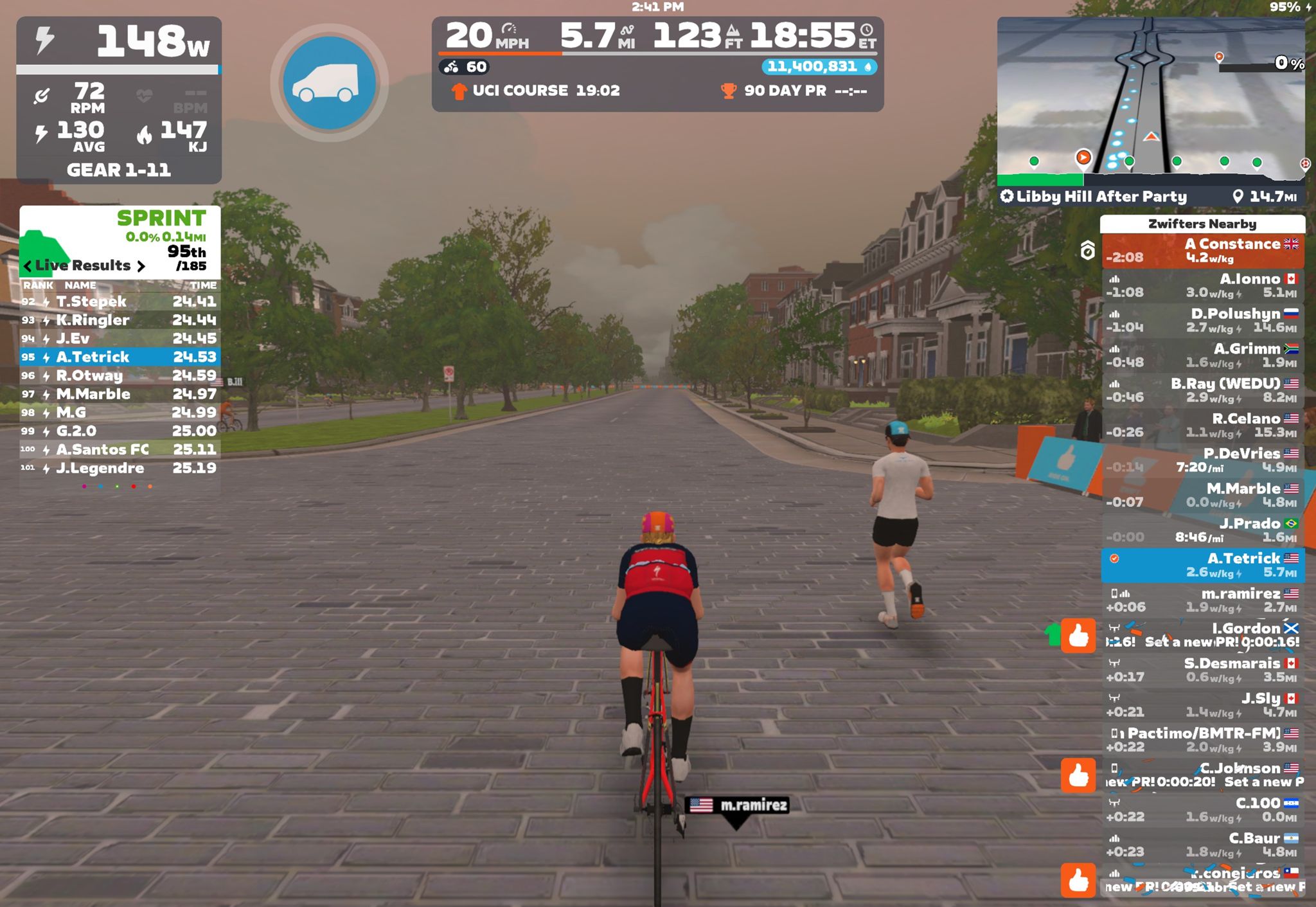Select rider A.Ionno in nearby list
1316x907 pixels.
pos(1202,285)
